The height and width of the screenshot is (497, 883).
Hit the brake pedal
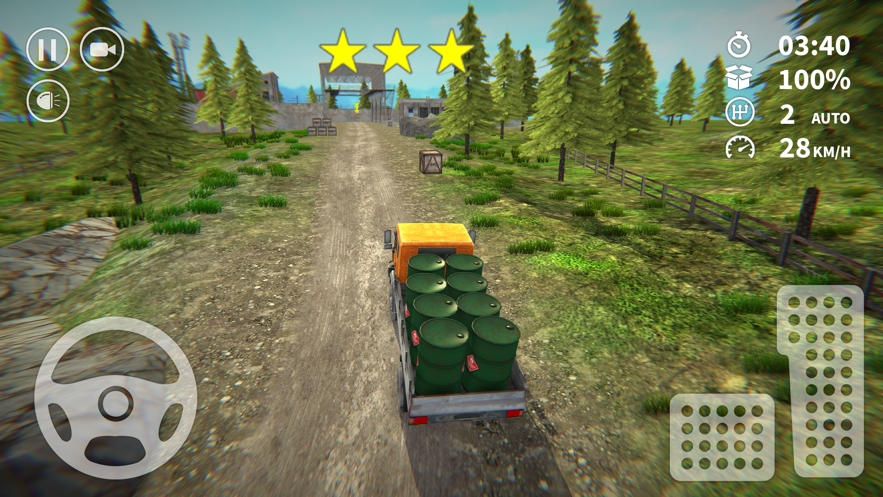(722, 437)
